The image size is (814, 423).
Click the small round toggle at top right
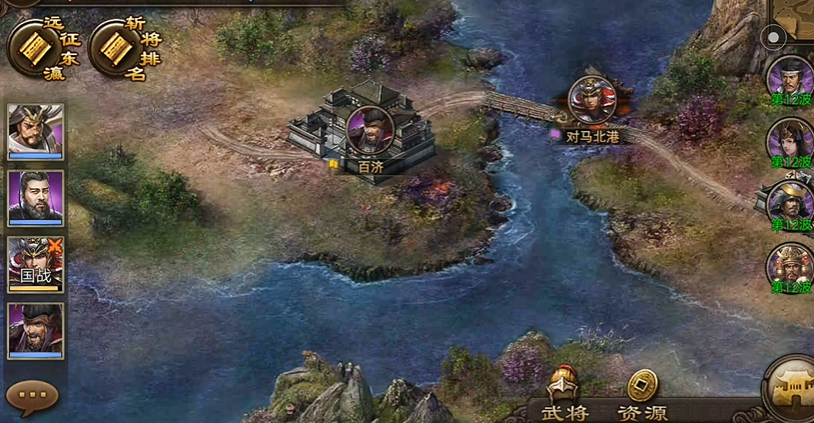(x=773, y=38)
